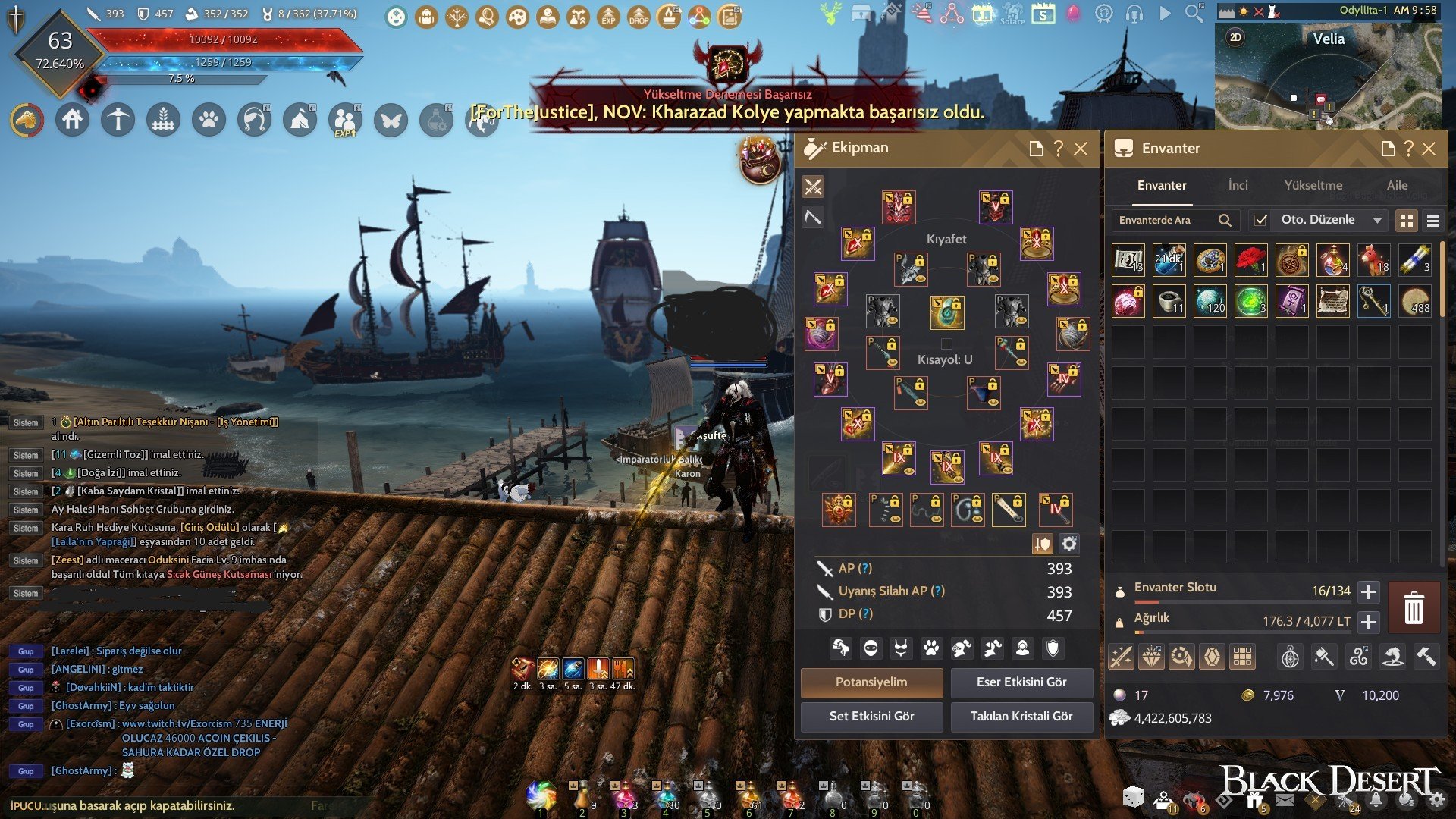
Task: Open the house icon menu
Action: pyautogui.click(x=73, y=120)
